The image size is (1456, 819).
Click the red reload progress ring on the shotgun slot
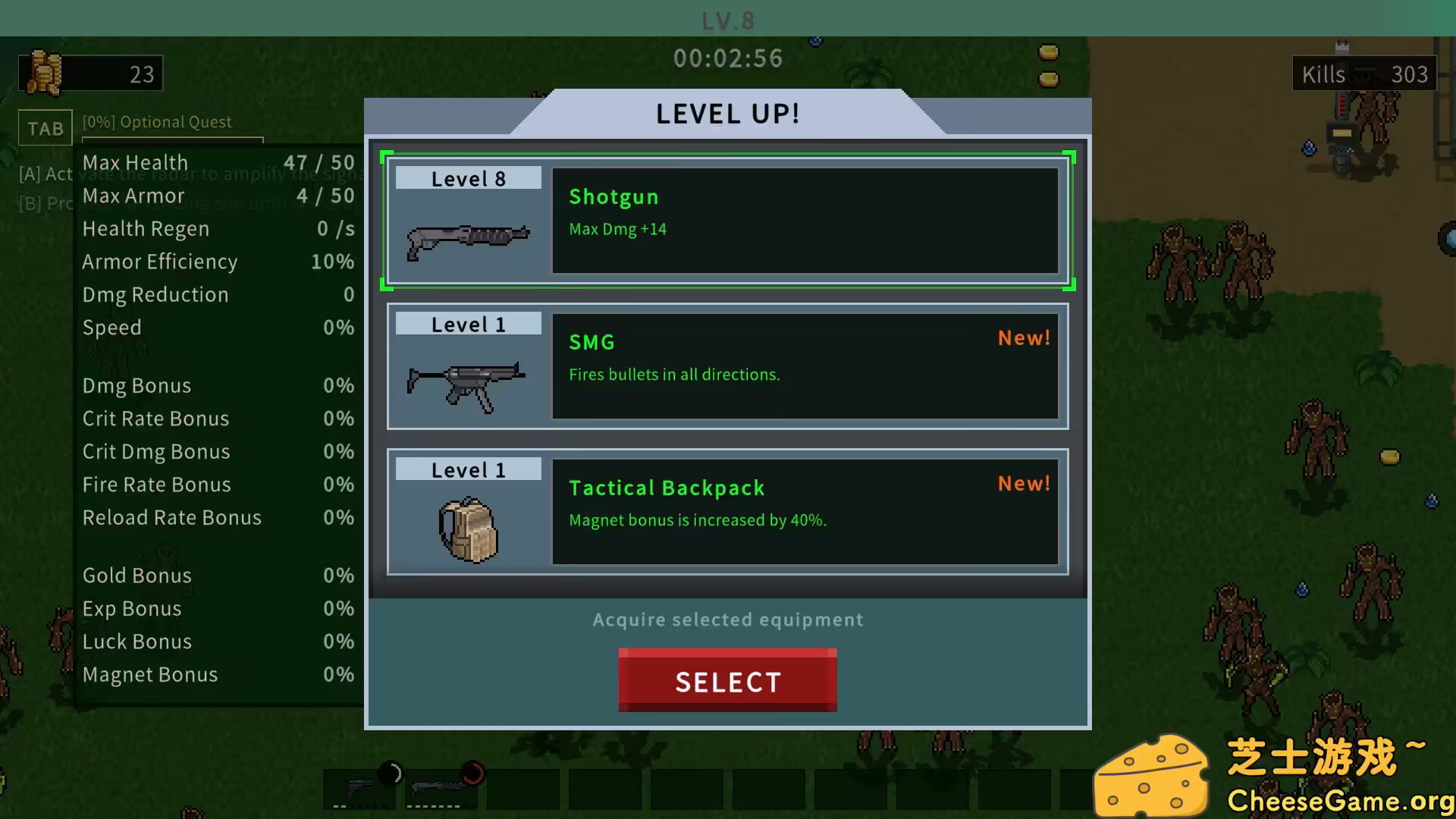473,773
